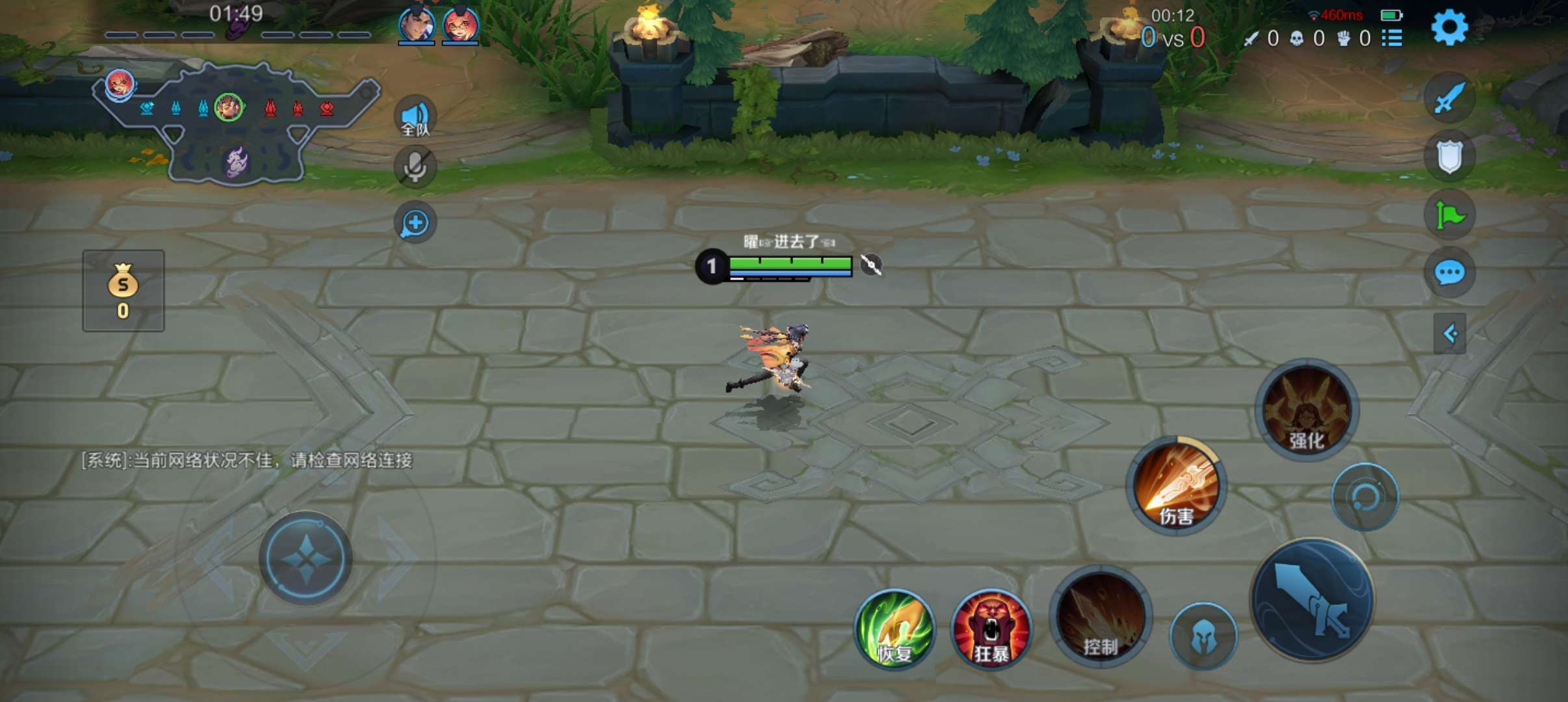Collapse the side panel with arrow button
Screen dimensions: 1568x702
coord(1449,333)
